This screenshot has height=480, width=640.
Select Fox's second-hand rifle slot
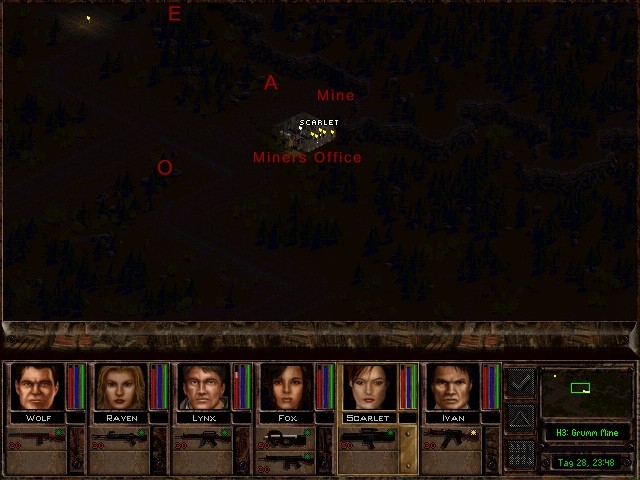(285, 461)
